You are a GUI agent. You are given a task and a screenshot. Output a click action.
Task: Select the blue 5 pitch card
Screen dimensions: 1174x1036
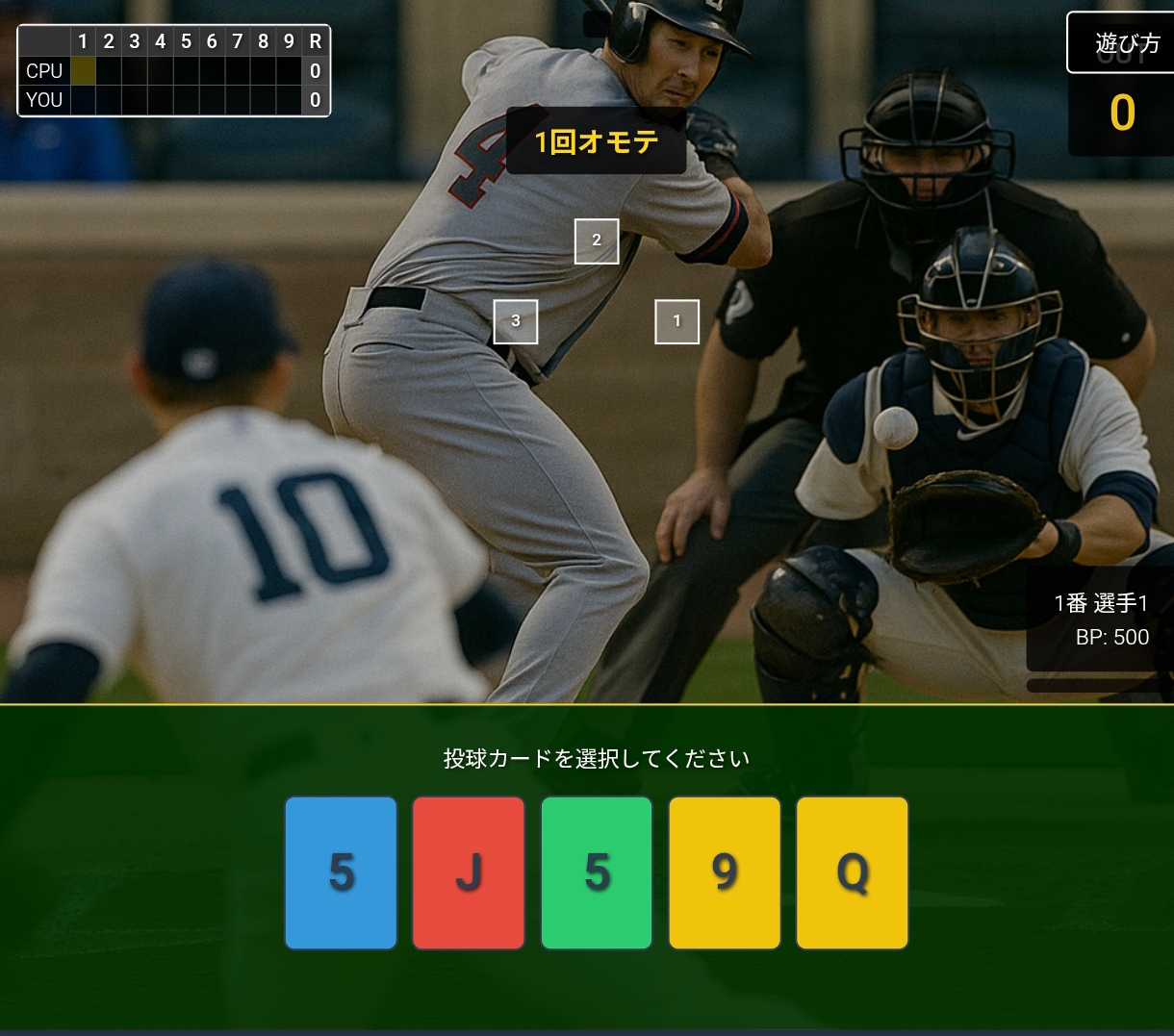341,872
